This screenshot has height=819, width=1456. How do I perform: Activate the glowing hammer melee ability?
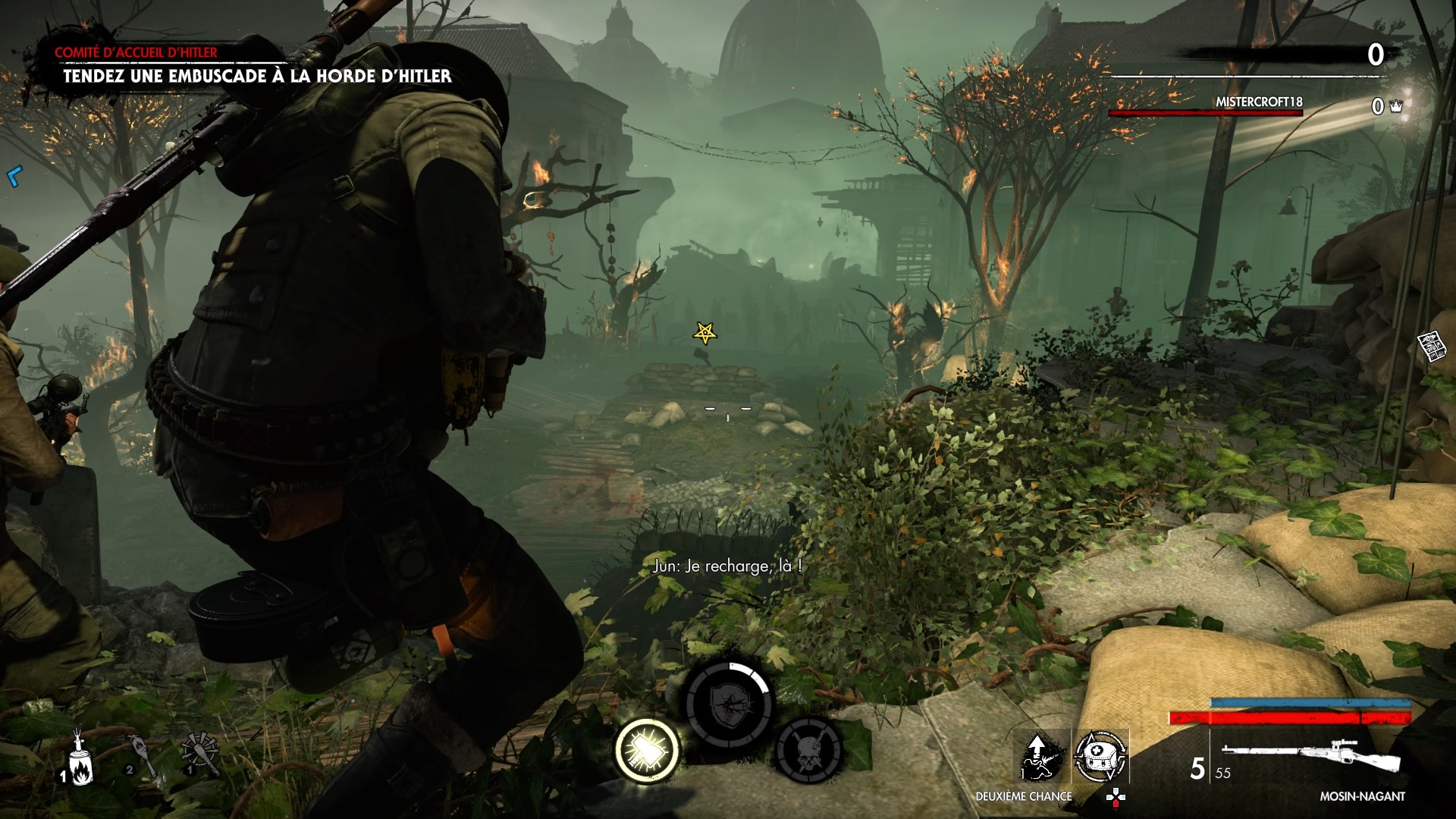pyautogui.click(x=647, y=750)
